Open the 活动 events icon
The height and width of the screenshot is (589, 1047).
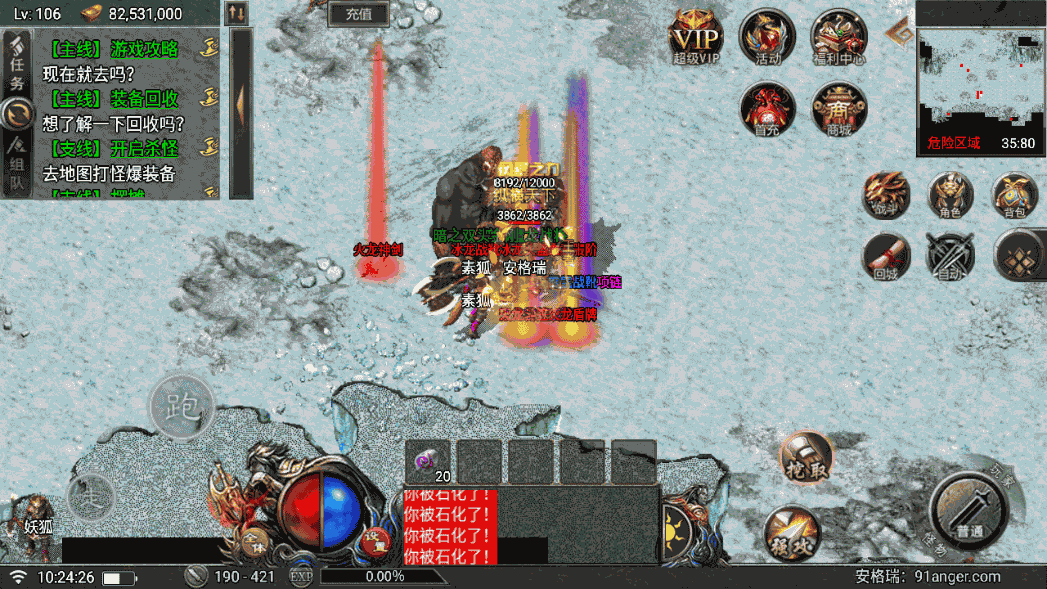(x=767, y=37)
